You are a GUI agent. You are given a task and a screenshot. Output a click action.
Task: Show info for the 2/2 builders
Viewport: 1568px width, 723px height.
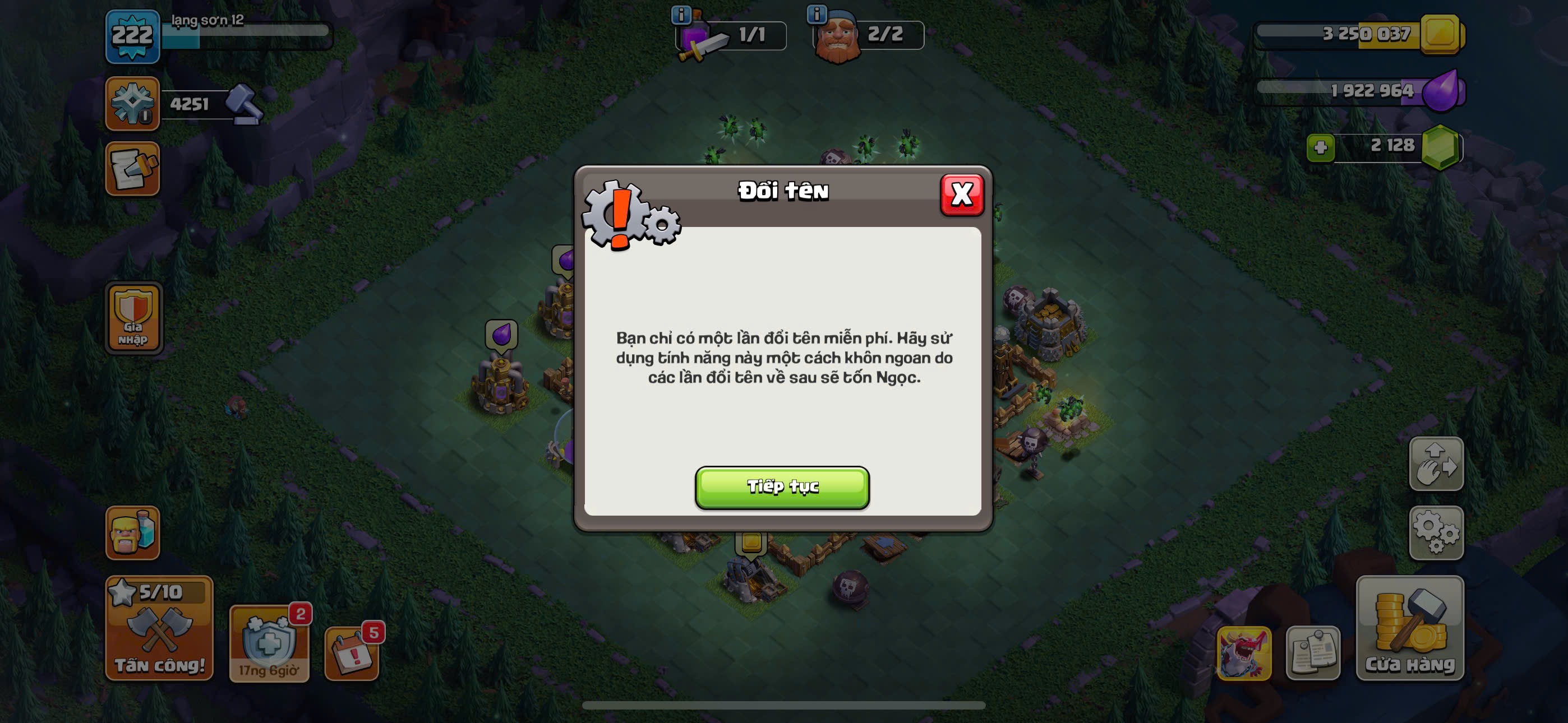[817, 13]
